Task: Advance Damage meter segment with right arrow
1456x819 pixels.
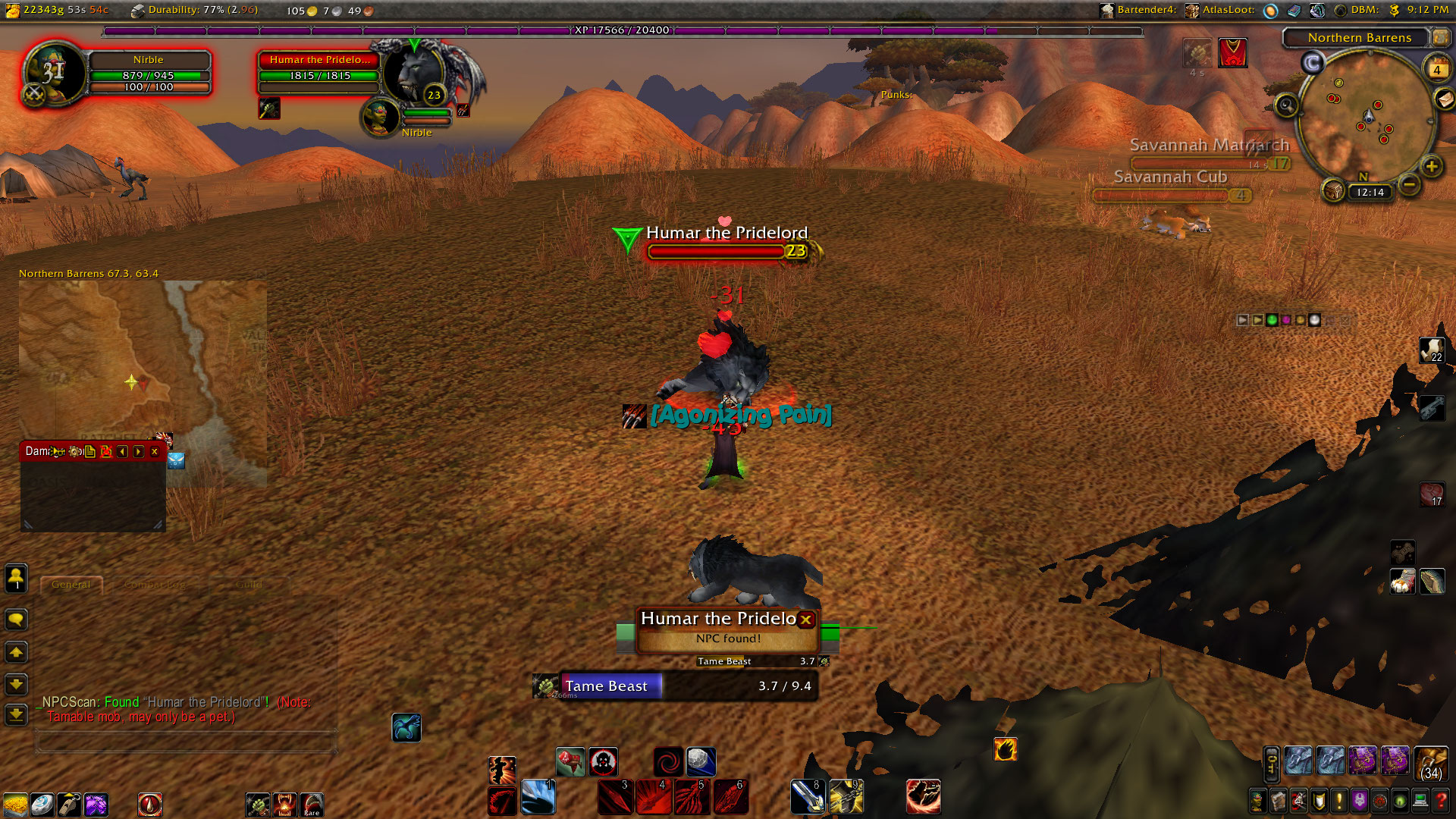Action: 137,452
